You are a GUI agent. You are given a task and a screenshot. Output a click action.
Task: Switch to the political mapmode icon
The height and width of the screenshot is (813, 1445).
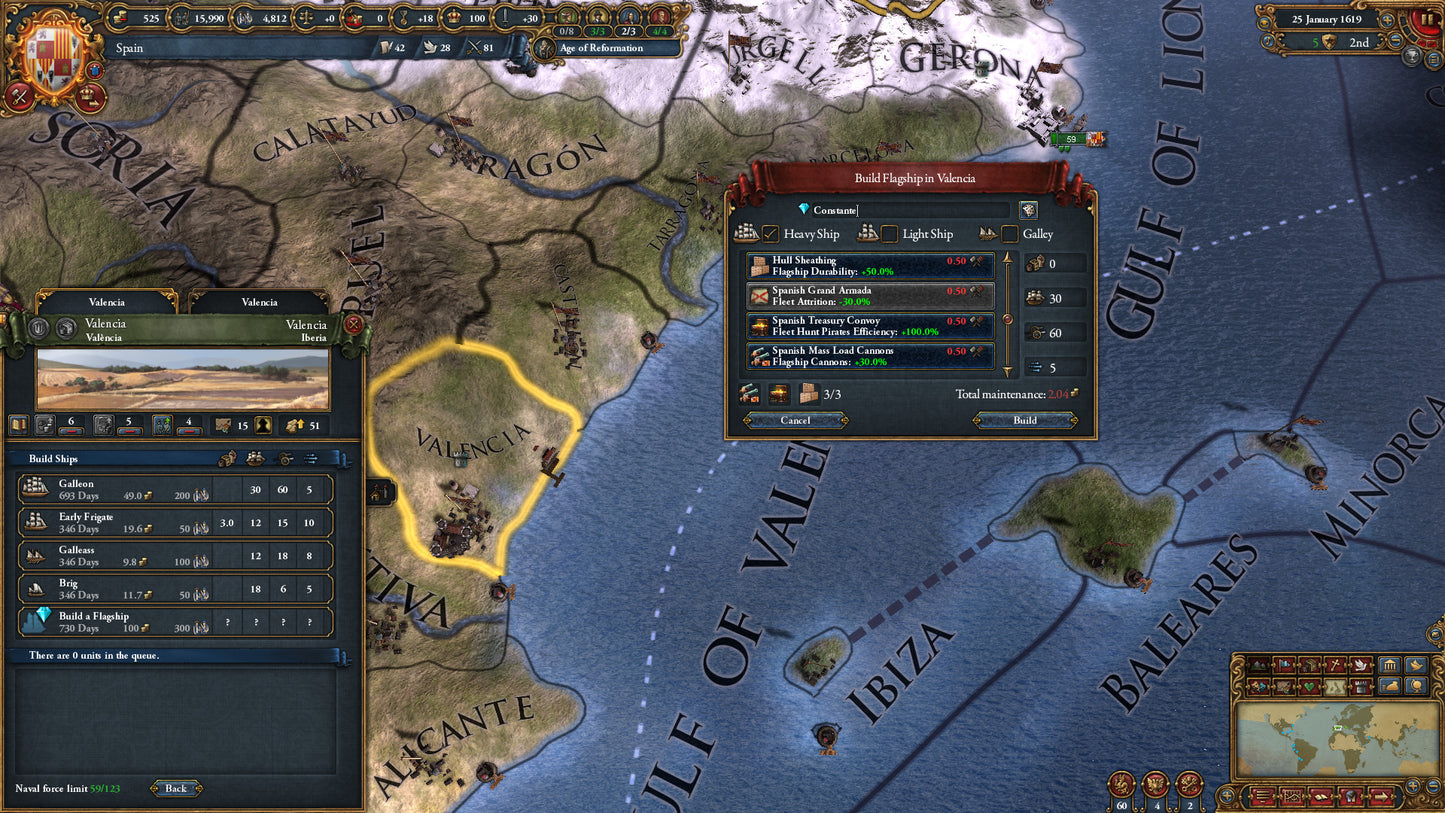tap(1282, 665)
